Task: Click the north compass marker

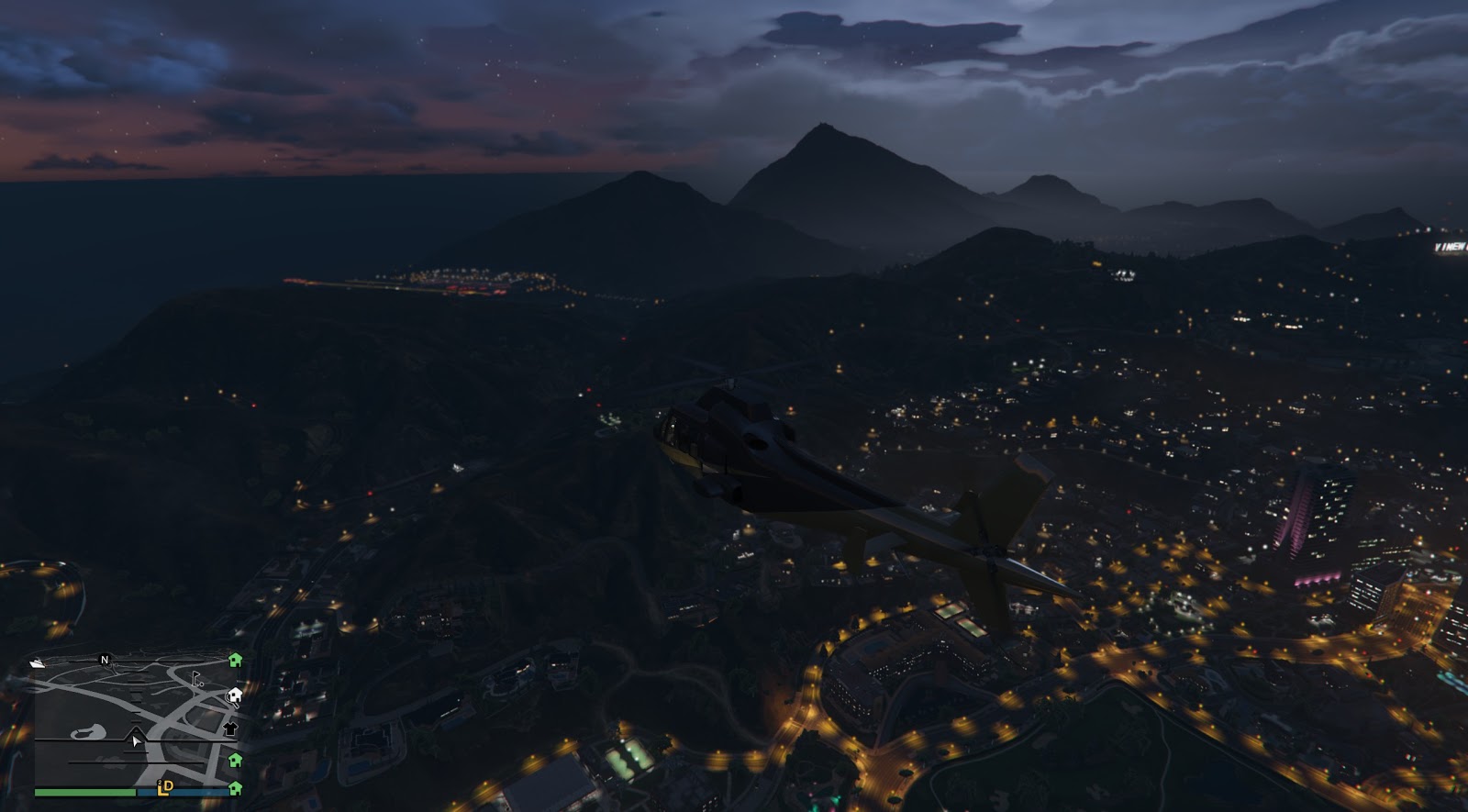Action: (105, 660)
